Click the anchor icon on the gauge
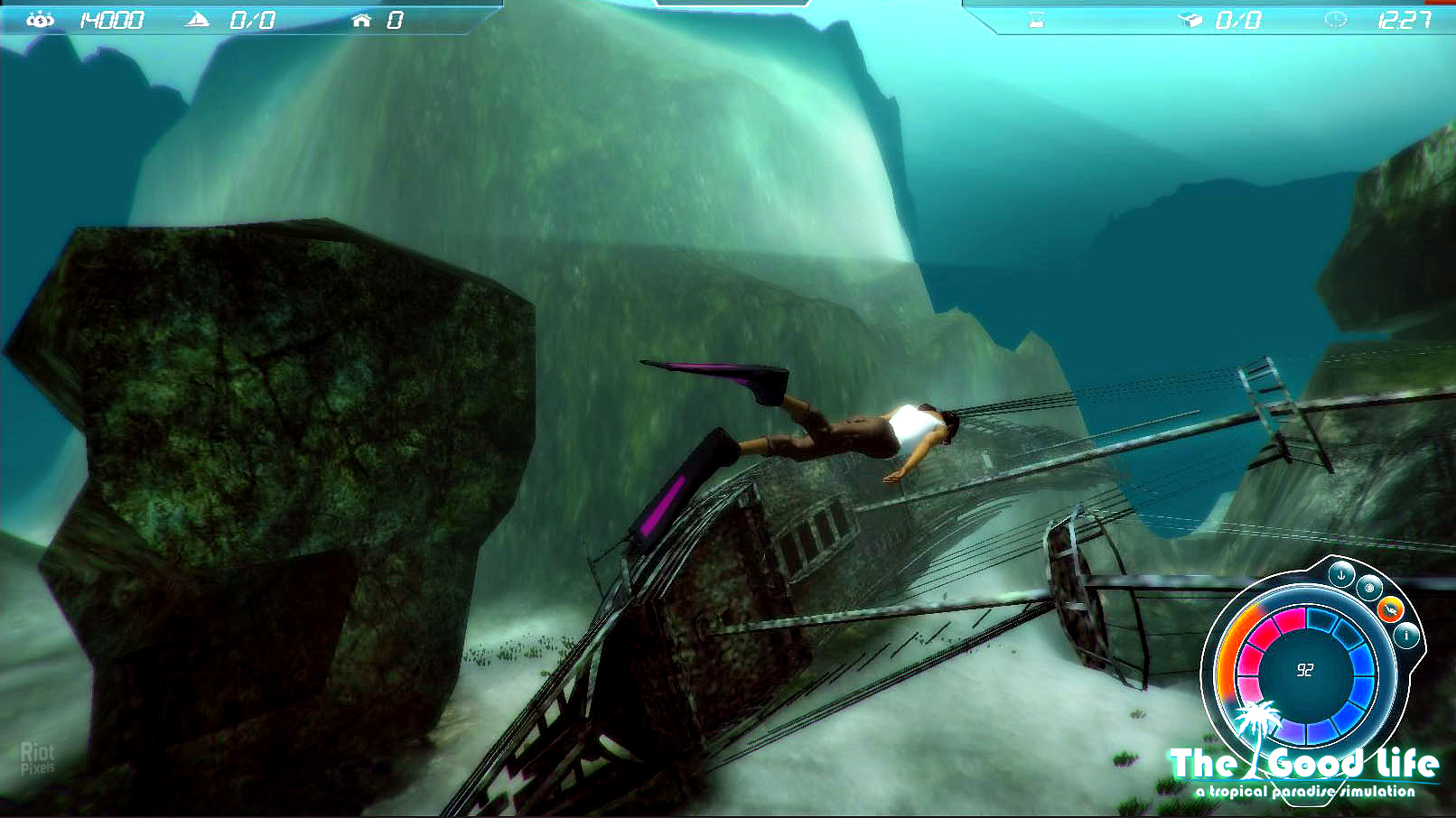Image resolution: width=1456 pixels, height=818 pixels. tap(1341, 574)
